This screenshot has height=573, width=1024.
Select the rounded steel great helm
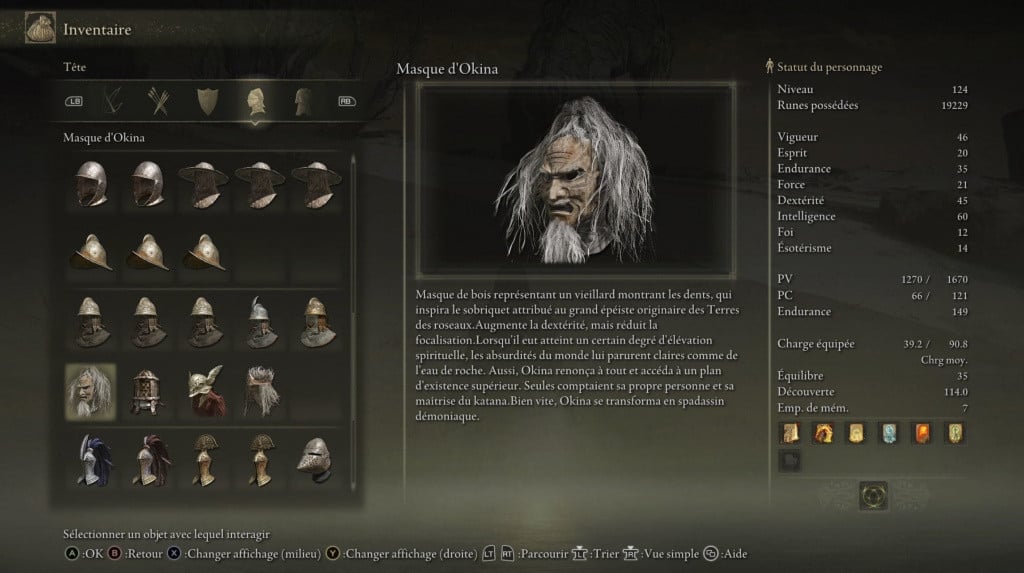pos(315,459)
